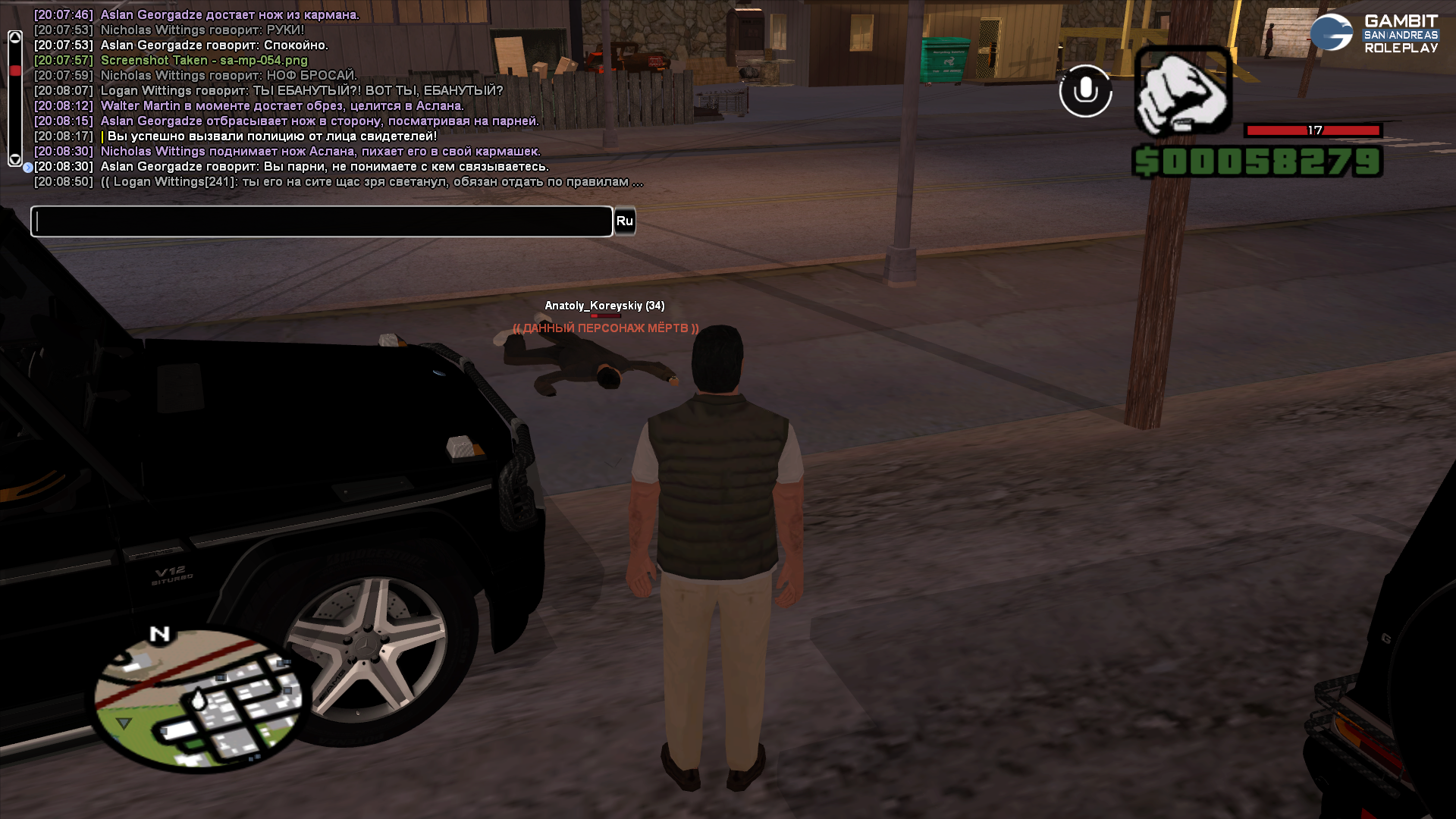Screen dimensions: 1456x819
Task: Activate the microphone voice chat icon
Action: [1085, 91]
